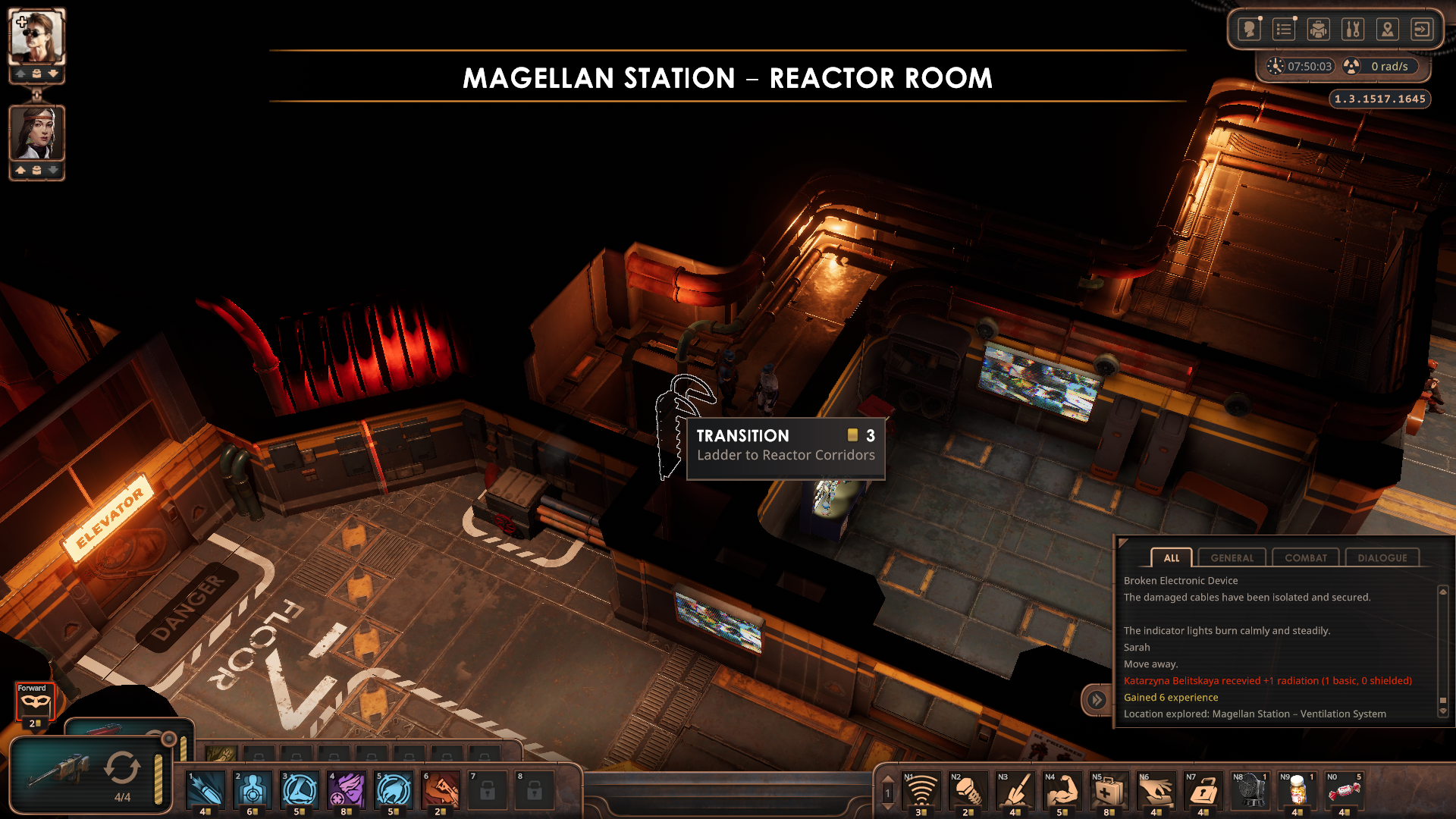Use the lockpicking padlock skill N7

[x=1203, y=791]
